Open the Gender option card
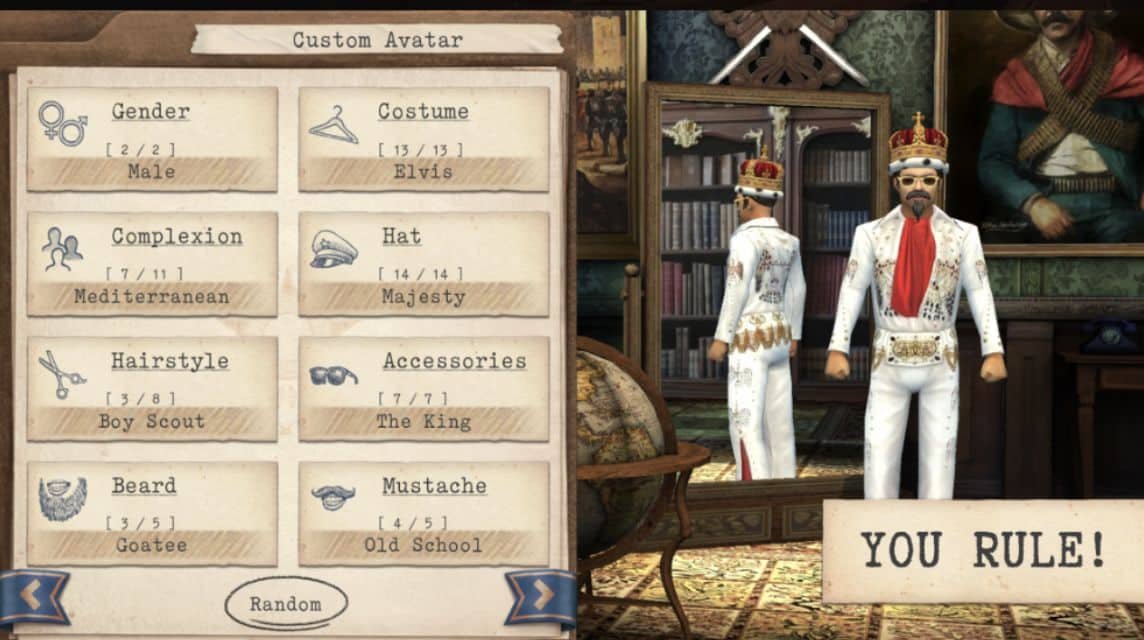1144x640 pixels. [x=152, y=139]
